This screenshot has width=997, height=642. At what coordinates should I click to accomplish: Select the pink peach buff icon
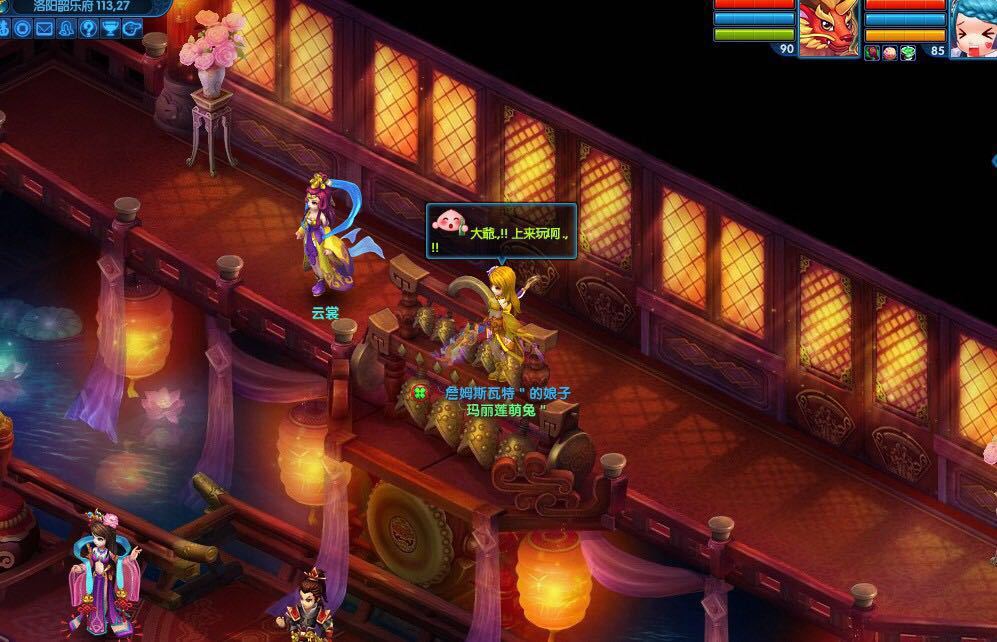click(889, 52)
